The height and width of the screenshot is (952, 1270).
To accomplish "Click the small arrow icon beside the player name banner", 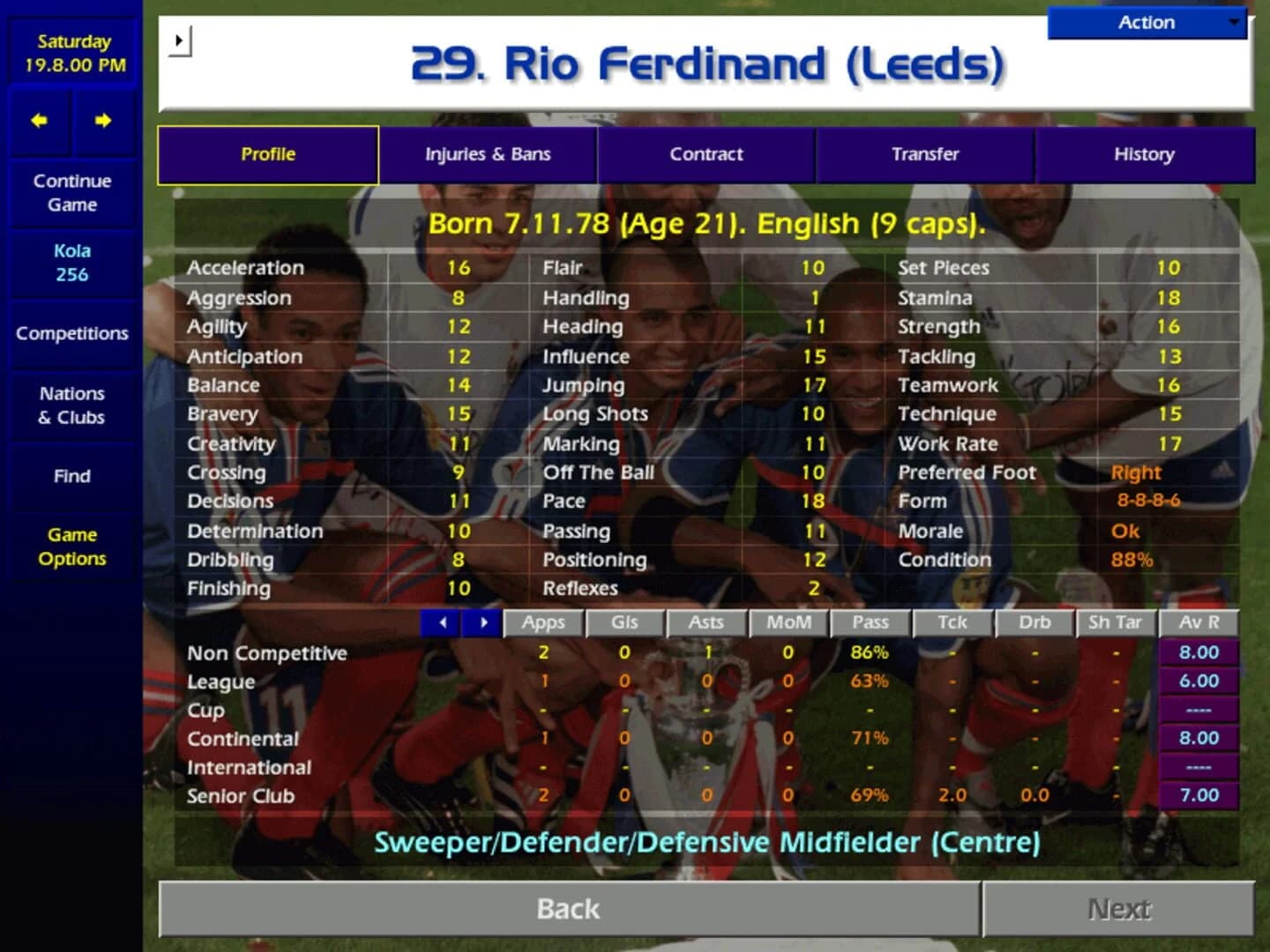I will click(x=182, y=41).
